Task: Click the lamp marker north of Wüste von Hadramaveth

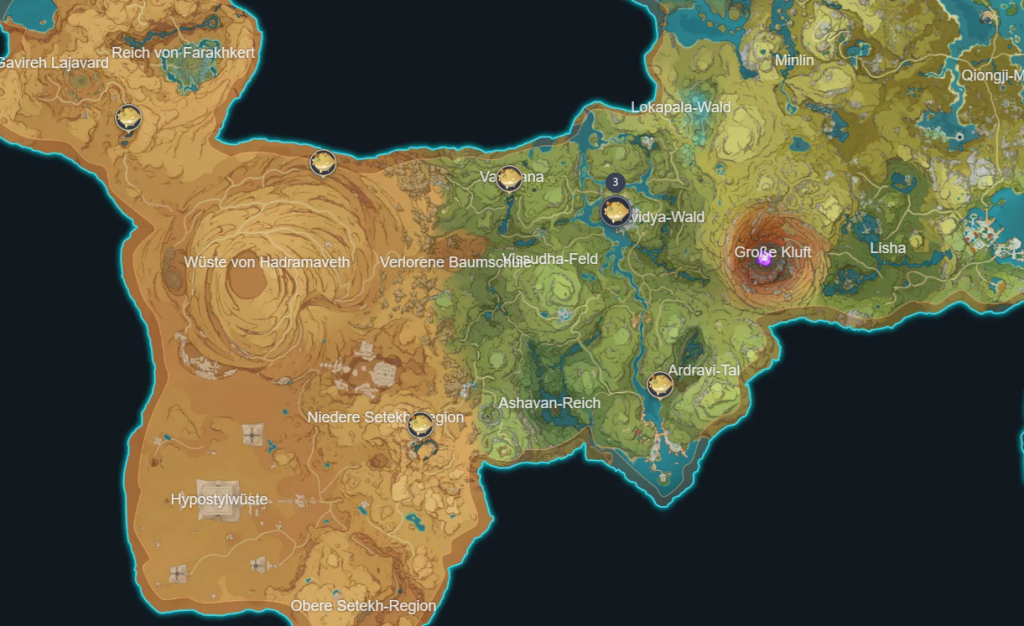Action: click(x=322, y=162)
